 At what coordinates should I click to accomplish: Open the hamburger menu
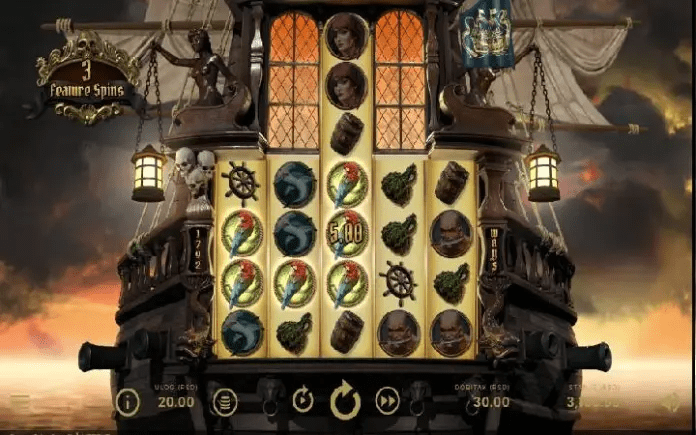pos(20,403)
